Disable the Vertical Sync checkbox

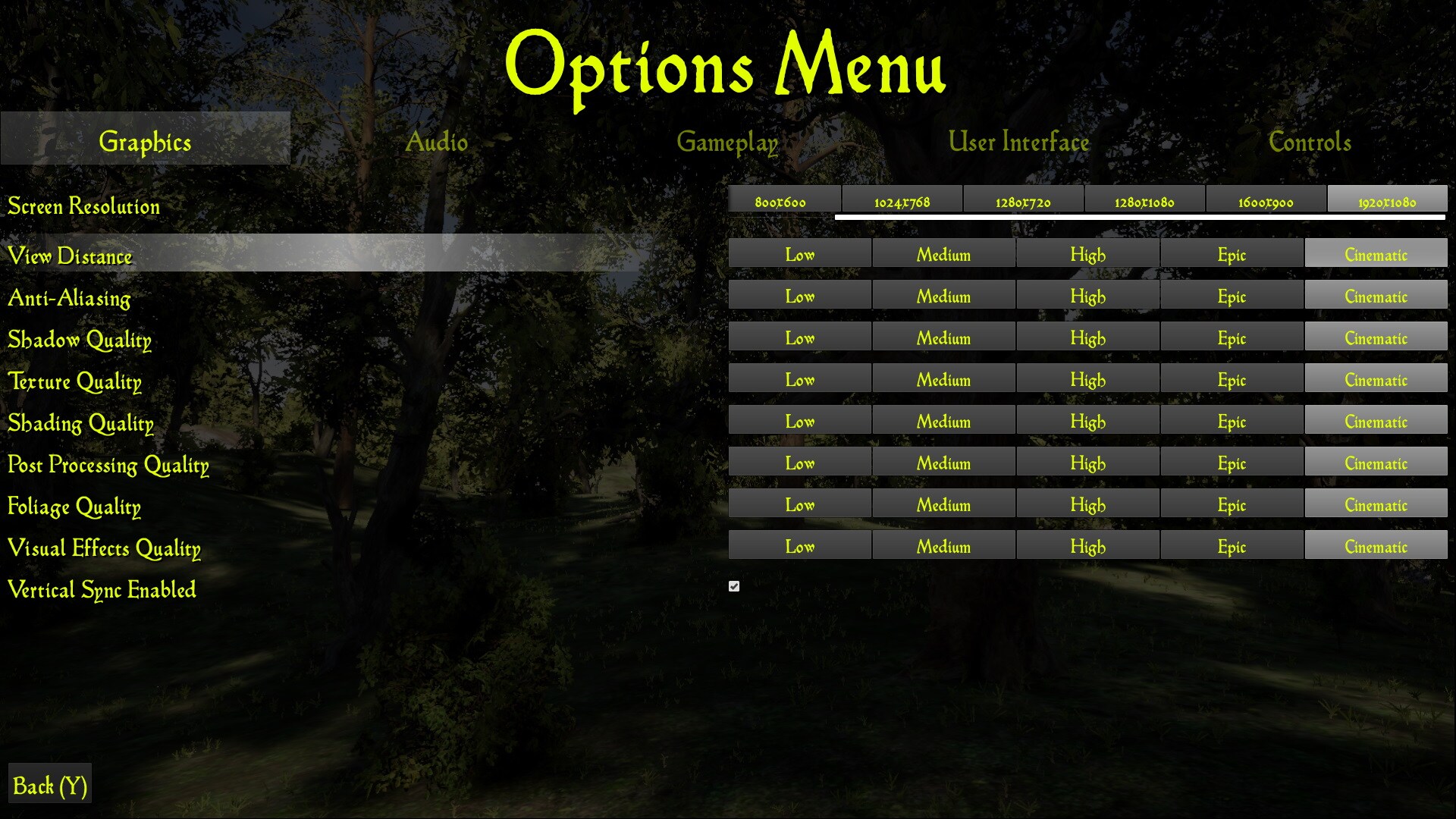pyautogui.click(x=733, y=585)
